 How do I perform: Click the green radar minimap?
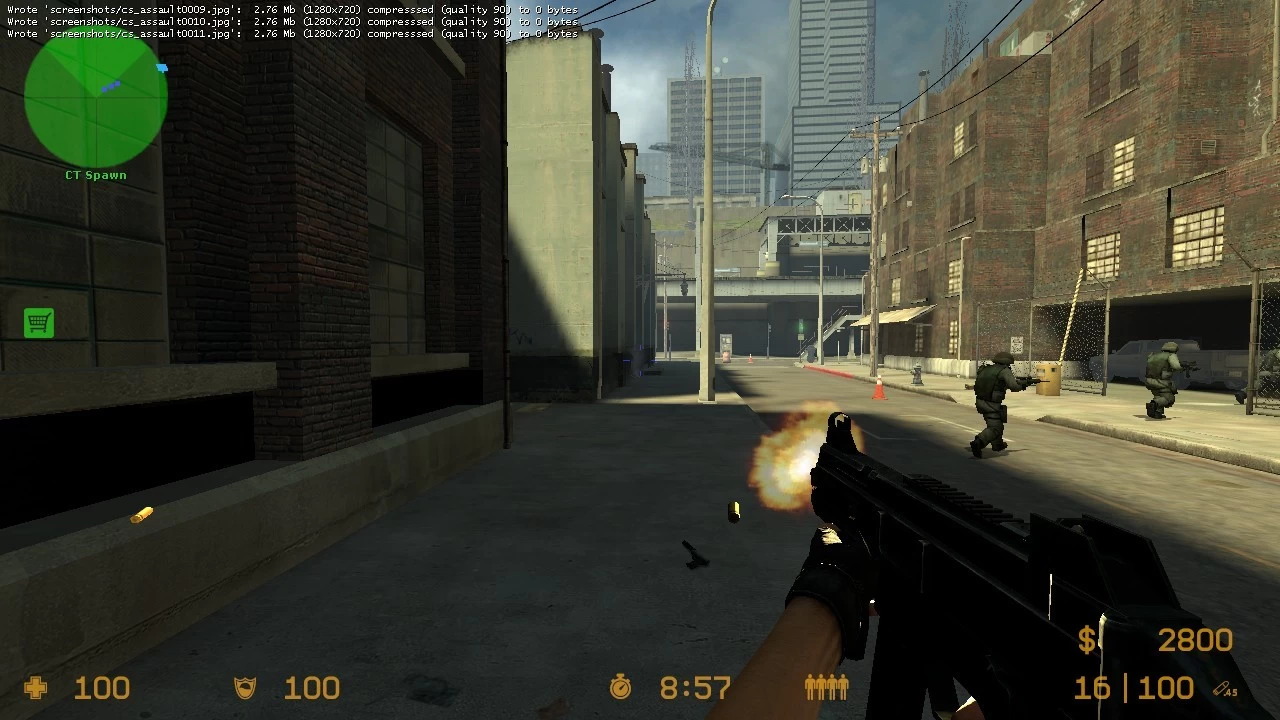point(96,97)
